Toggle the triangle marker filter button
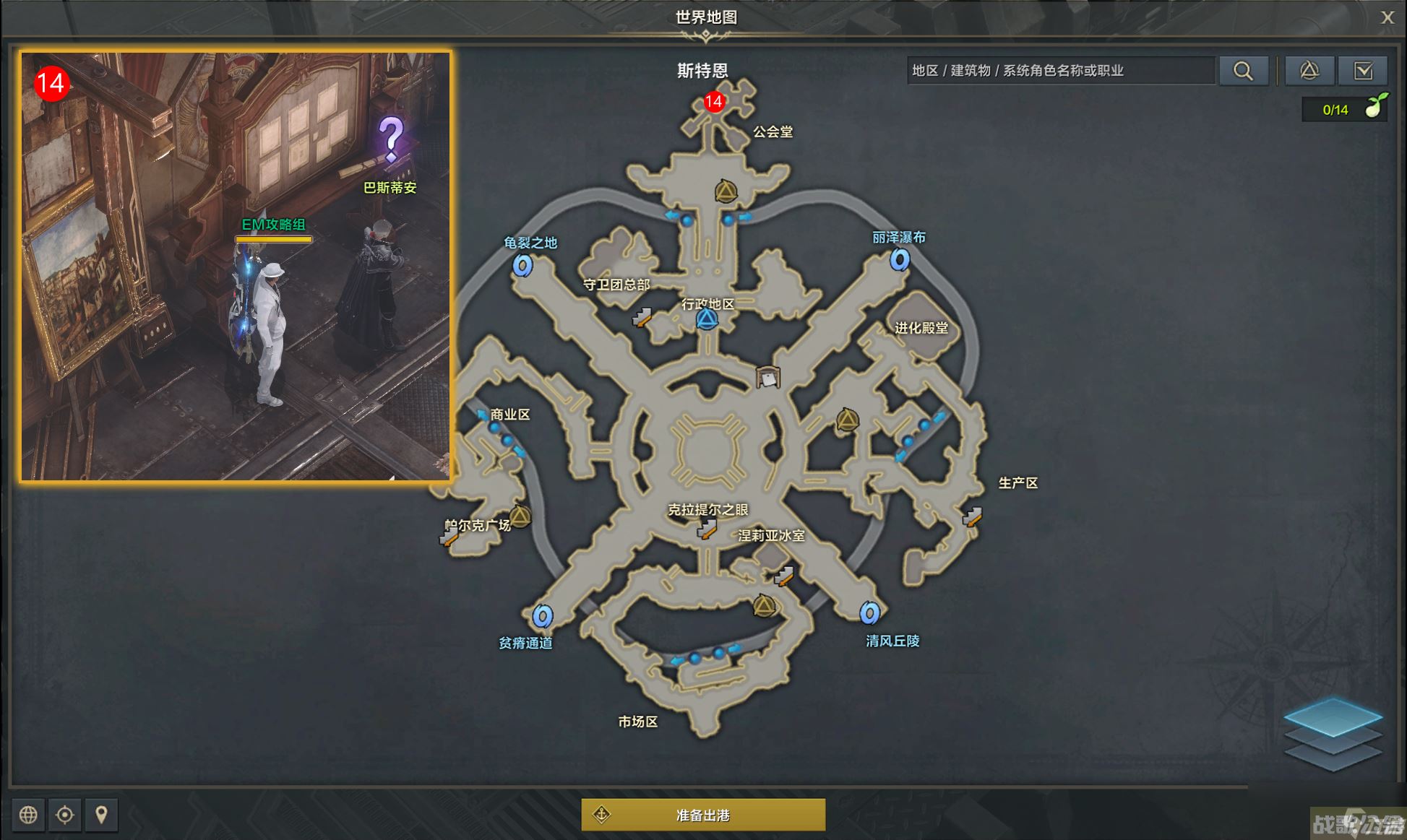 point(1309,71)
